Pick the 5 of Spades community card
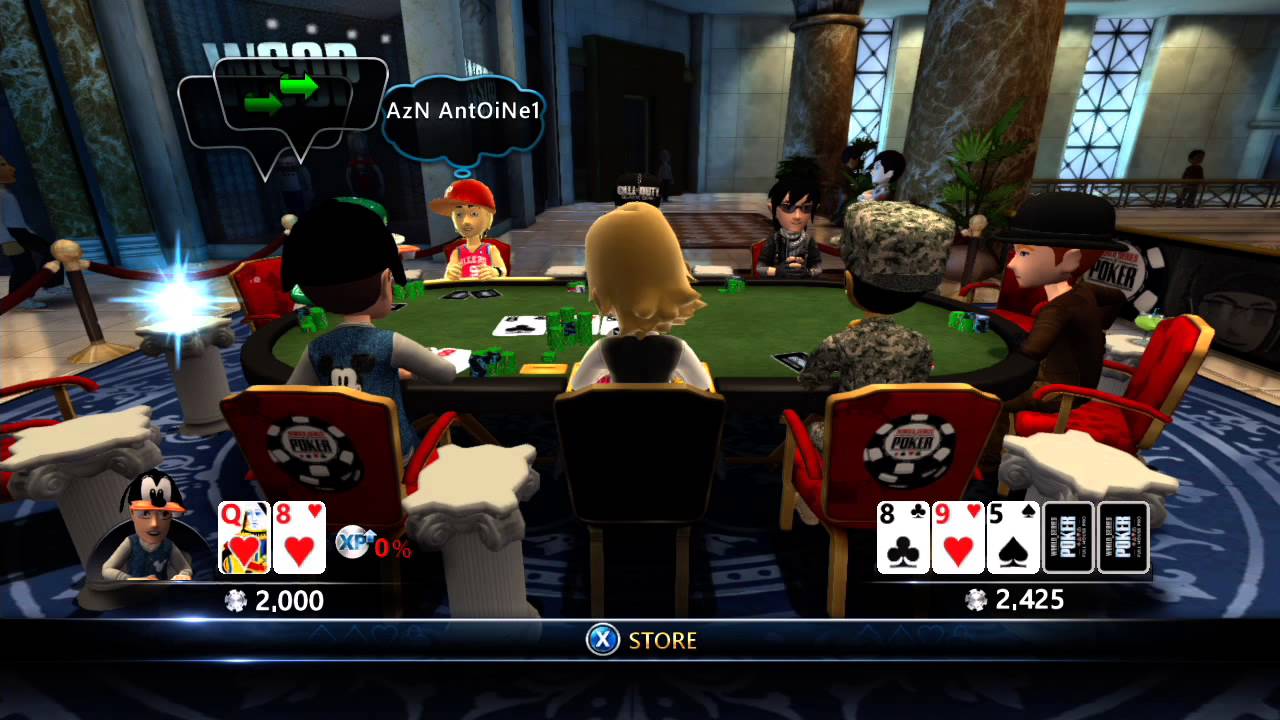 (1013, 538)
